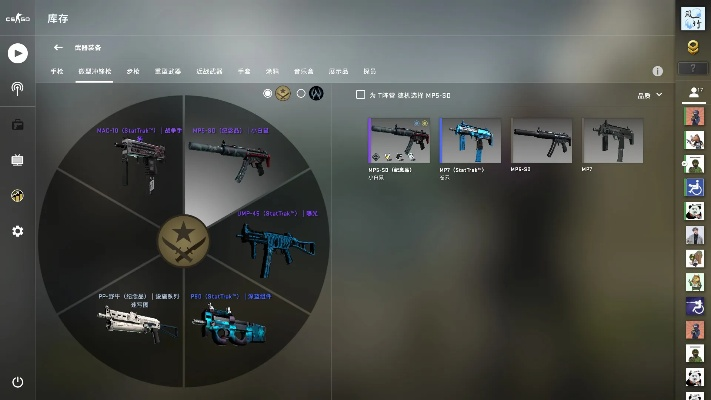Choose the UMP-45 slot in the loadout wheel

tap(265, 238)
